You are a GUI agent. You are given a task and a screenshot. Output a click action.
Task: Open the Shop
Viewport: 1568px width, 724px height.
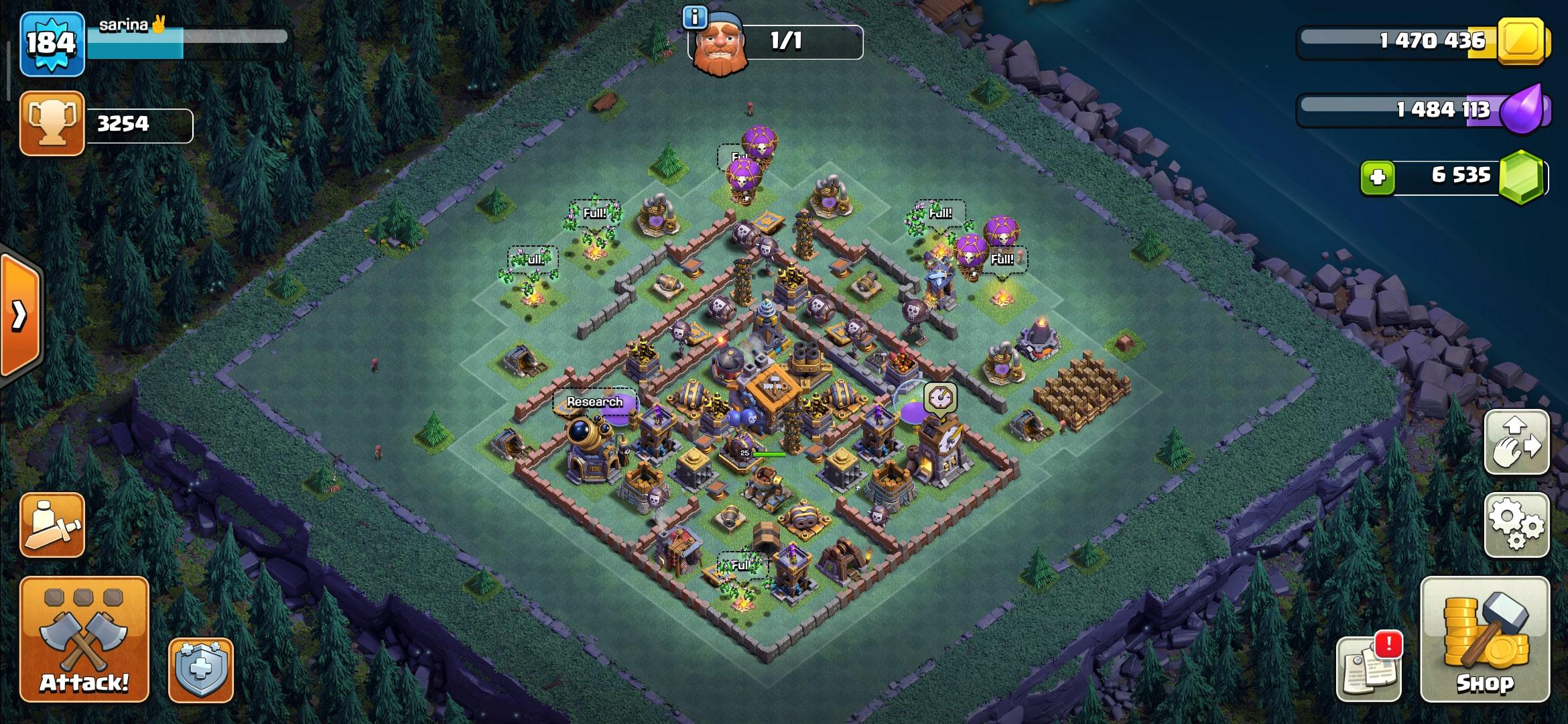1485,638
